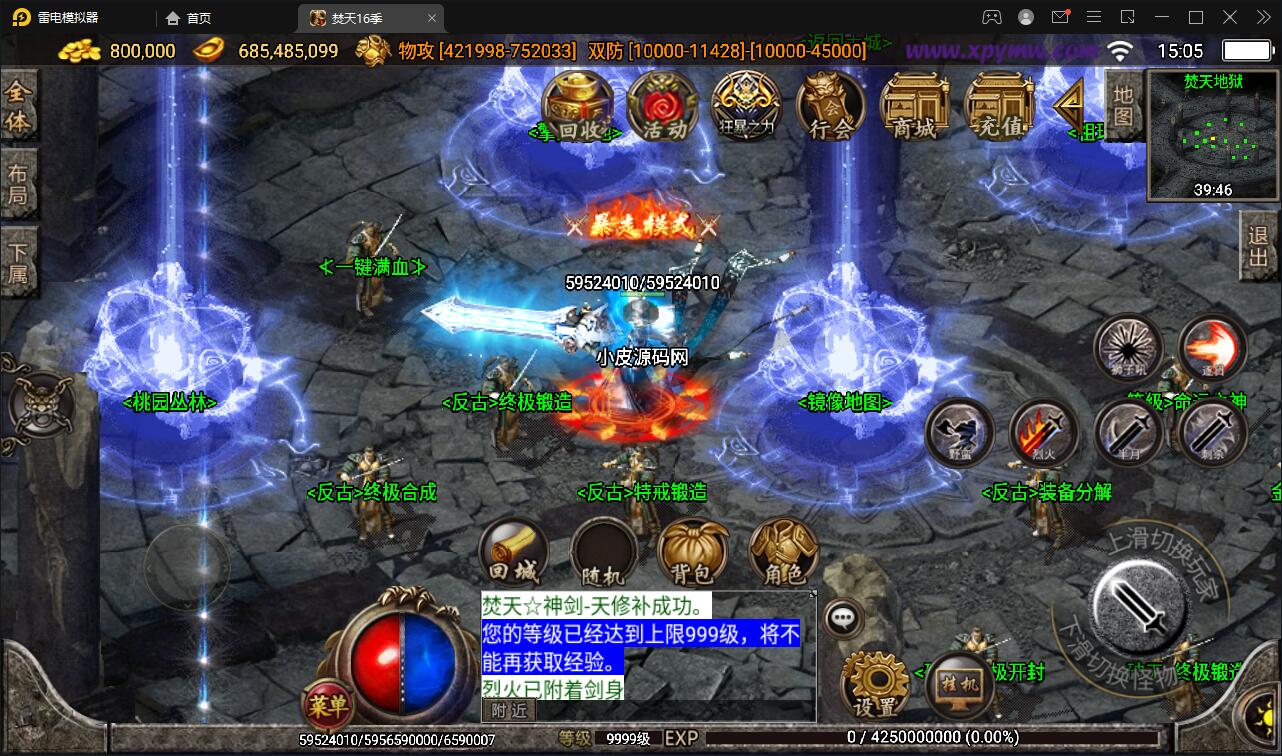
Task: Open the 设置 settings gear
Action: (x=876, y=686)
